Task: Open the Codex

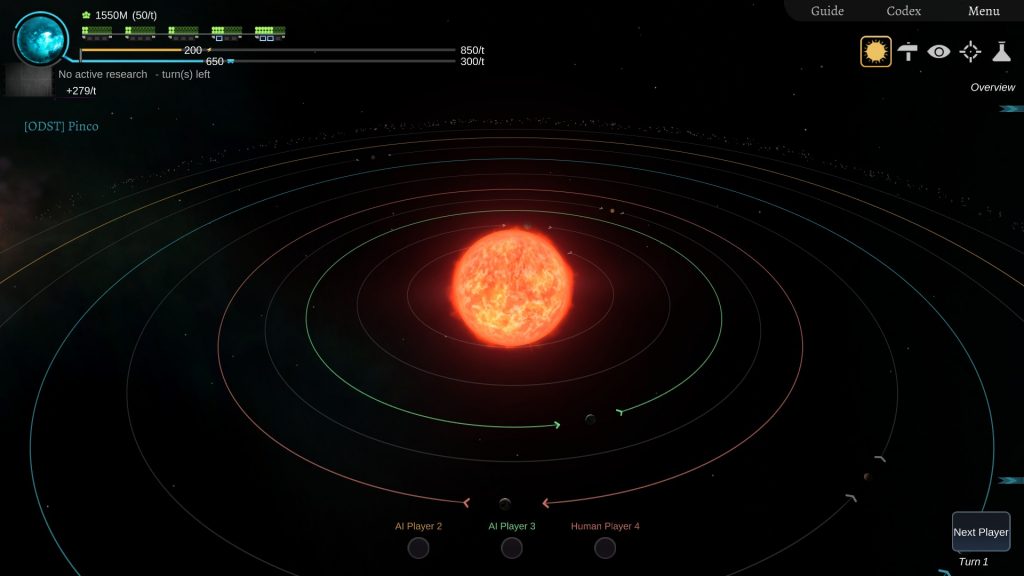Action: (904, 11)
